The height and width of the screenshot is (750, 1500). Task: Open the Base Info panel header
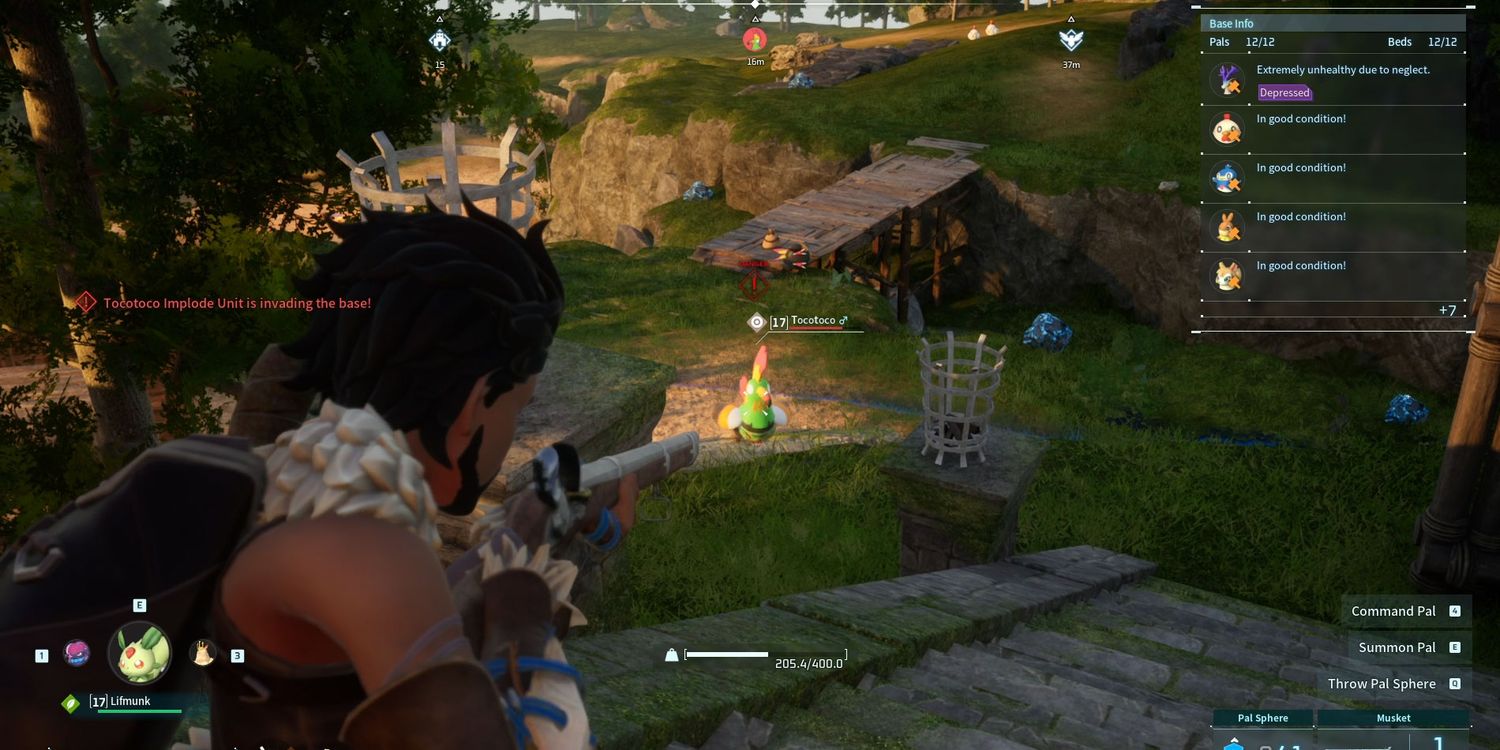click(1232, 23)
